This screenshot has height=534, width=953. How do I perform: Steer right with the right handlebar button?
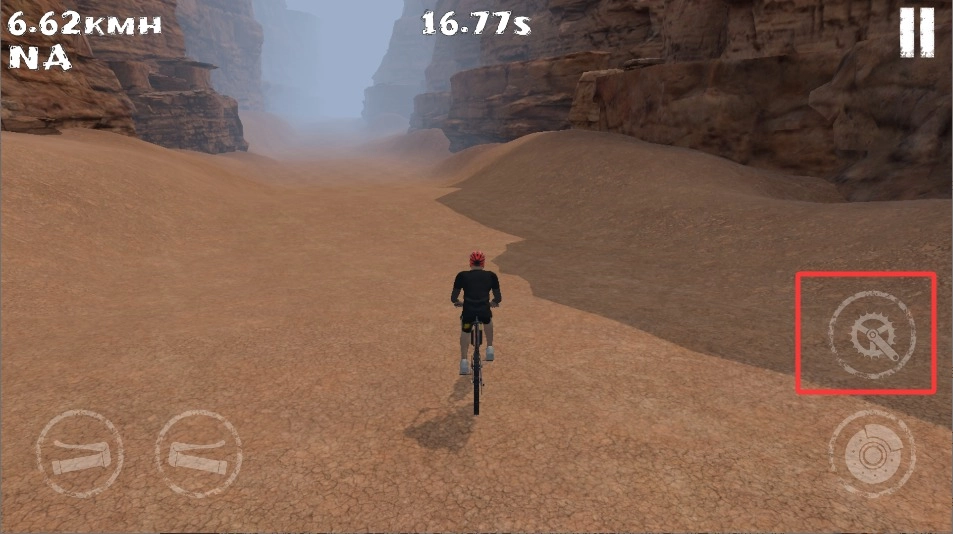[x=199, y=454]
